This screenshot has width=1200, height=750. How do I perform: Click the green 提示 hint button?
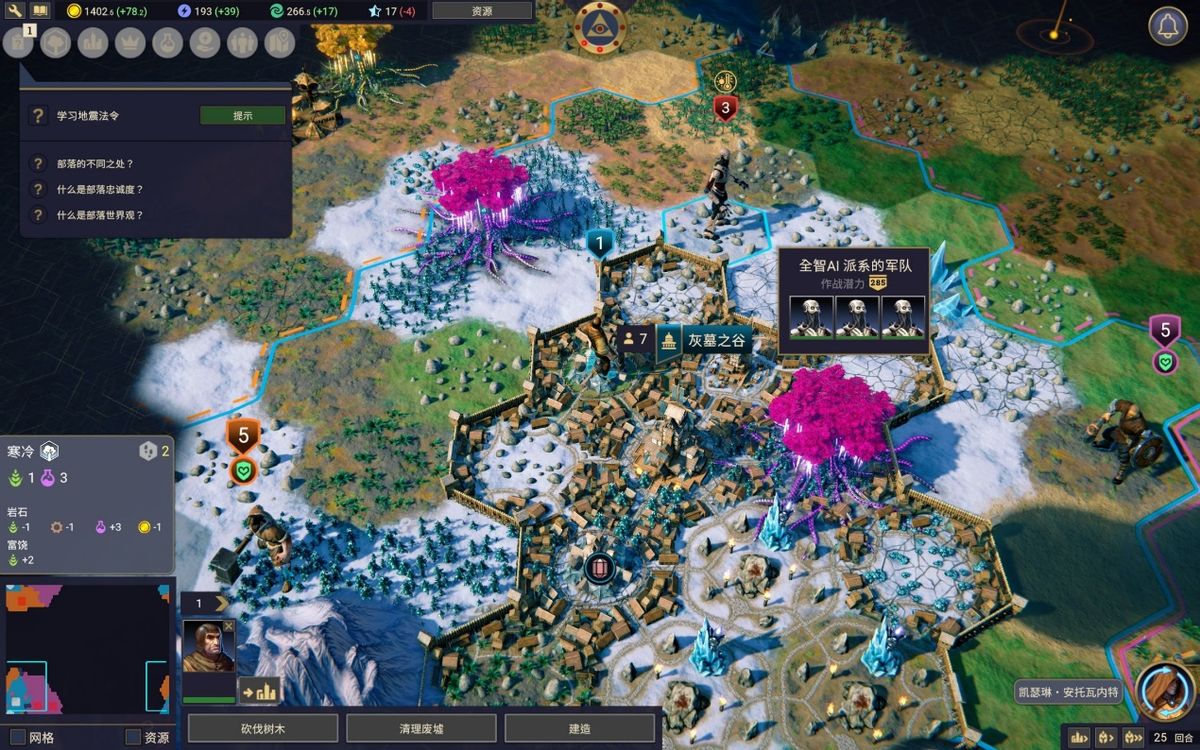(x=243, y=116)
